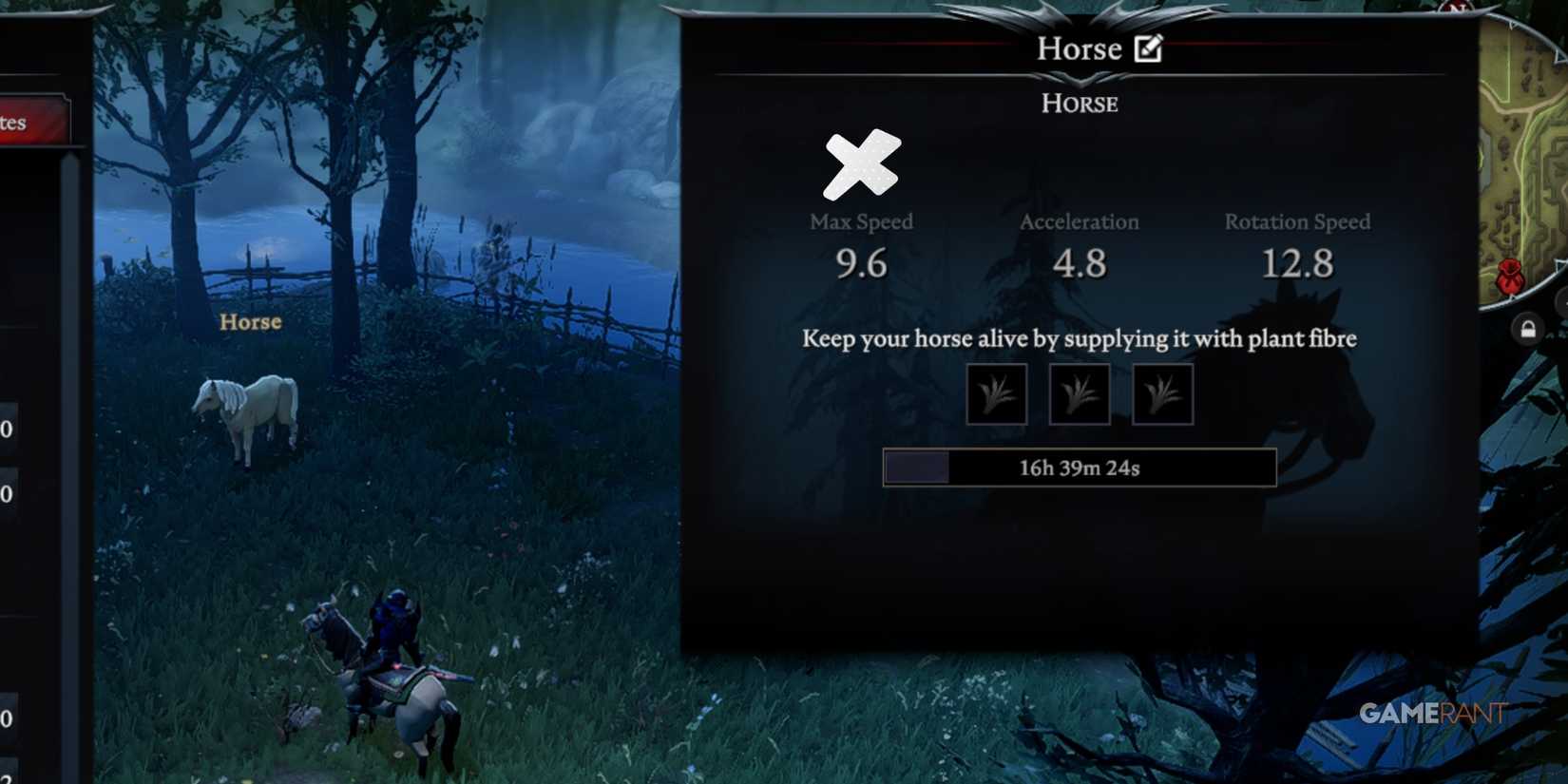Toggle the minimap lock icon

[1527, 328]
